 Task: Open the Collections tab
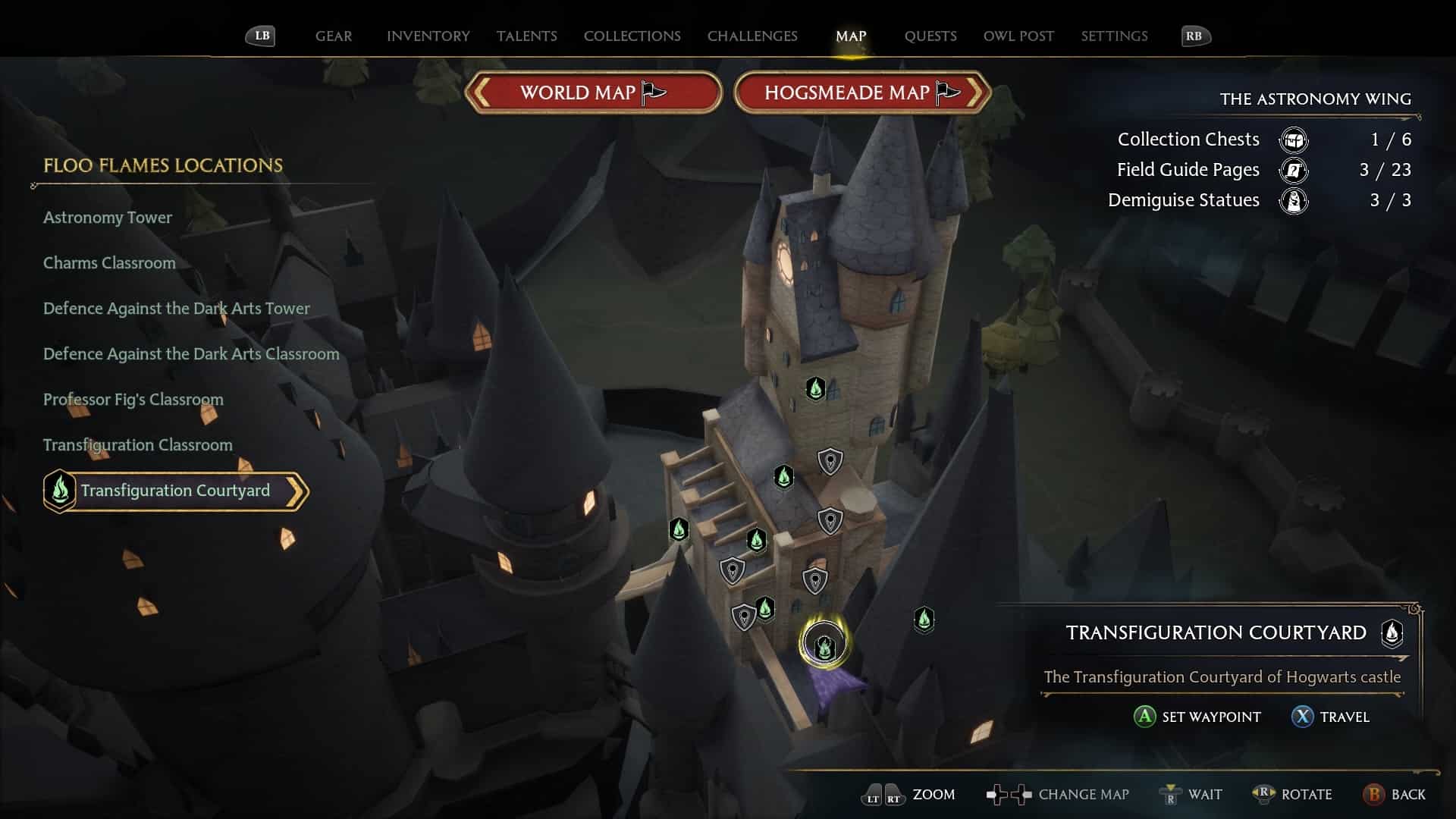tap(632, 36)
